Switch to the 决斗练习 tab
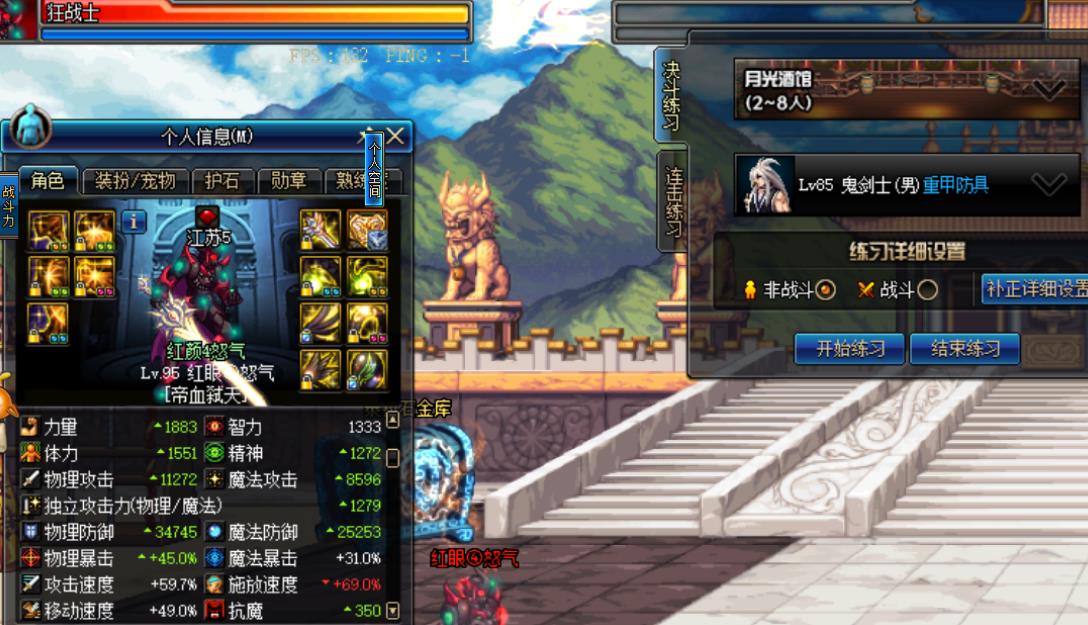The width and height of the screenshot is (1088, 625). (x=671, y=96)
